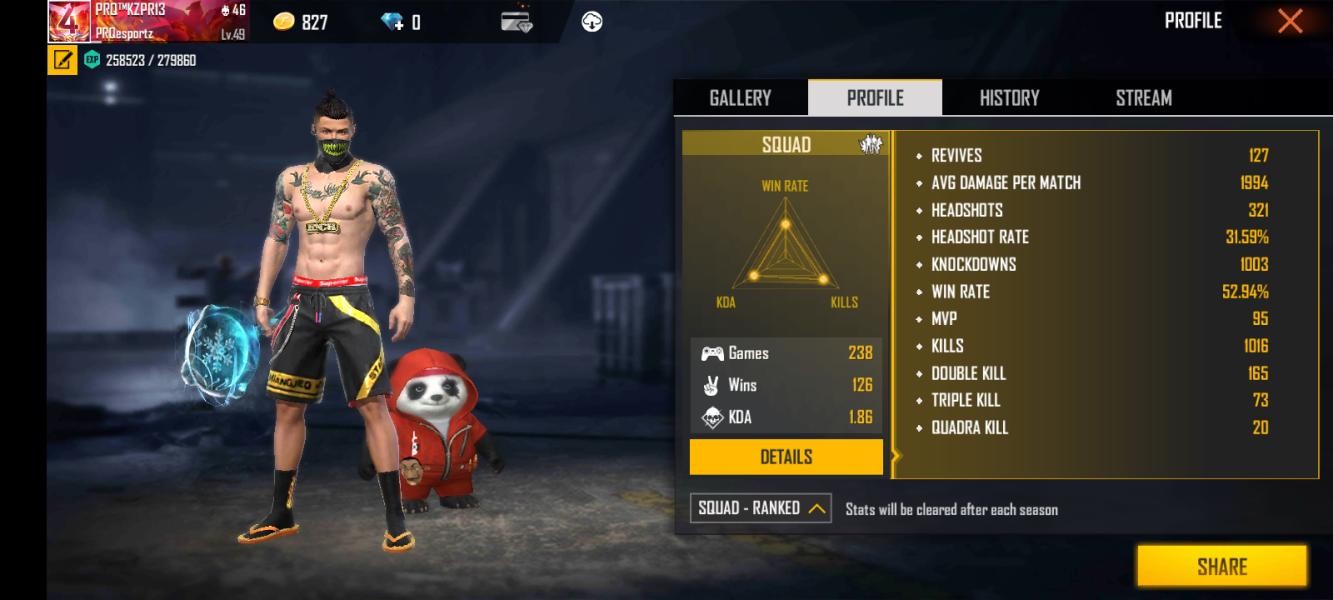Image resolution: width=1333 pixels, height=600 pixels.
Task: Close the profile with the orange X
Action: [1290, 21]
